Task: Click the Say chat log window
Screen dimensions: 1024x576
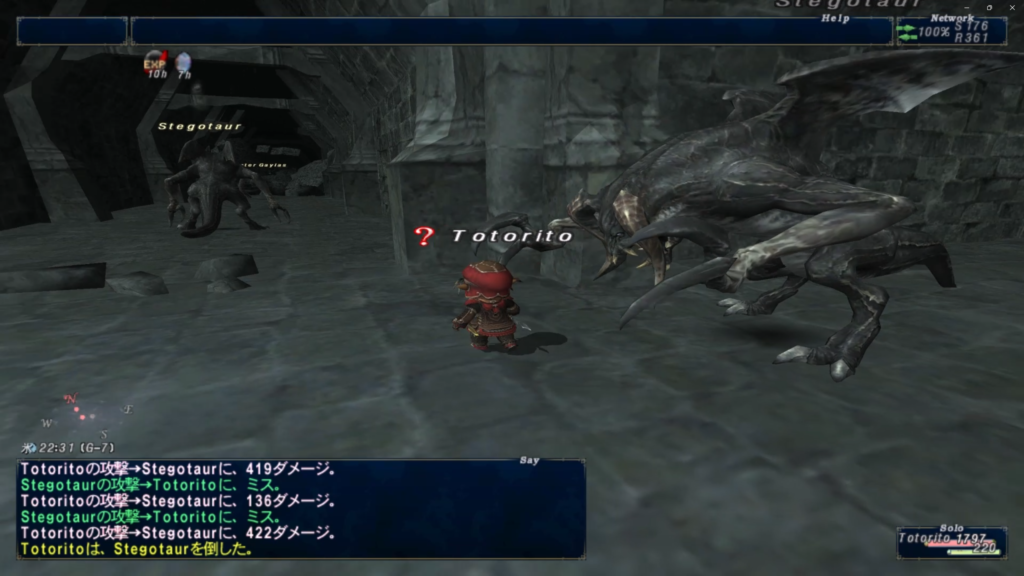Action: 300,508
